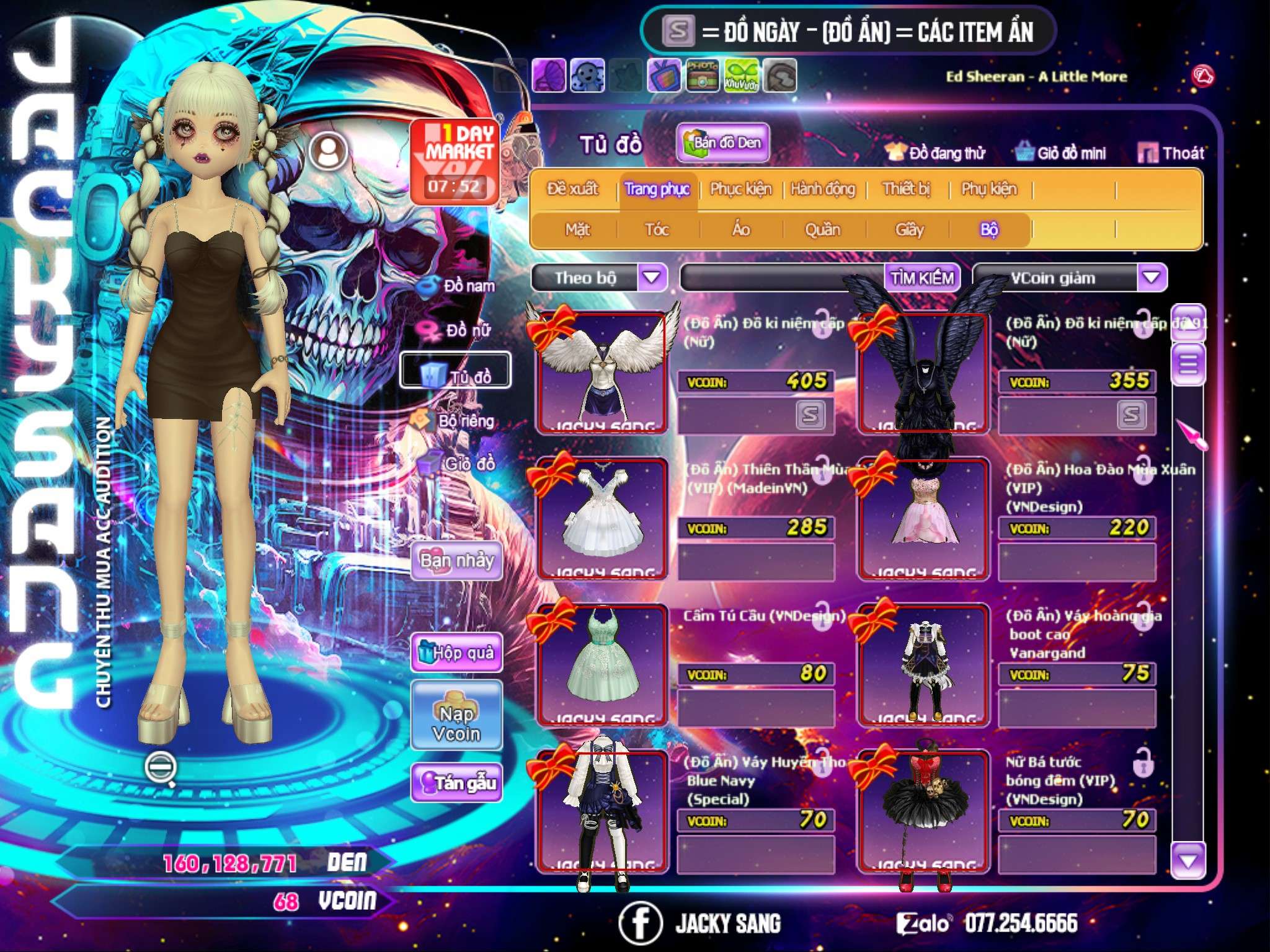Click the scroll down arrow of item list
Screen dimensions: 1270x952
(1188, 860)
